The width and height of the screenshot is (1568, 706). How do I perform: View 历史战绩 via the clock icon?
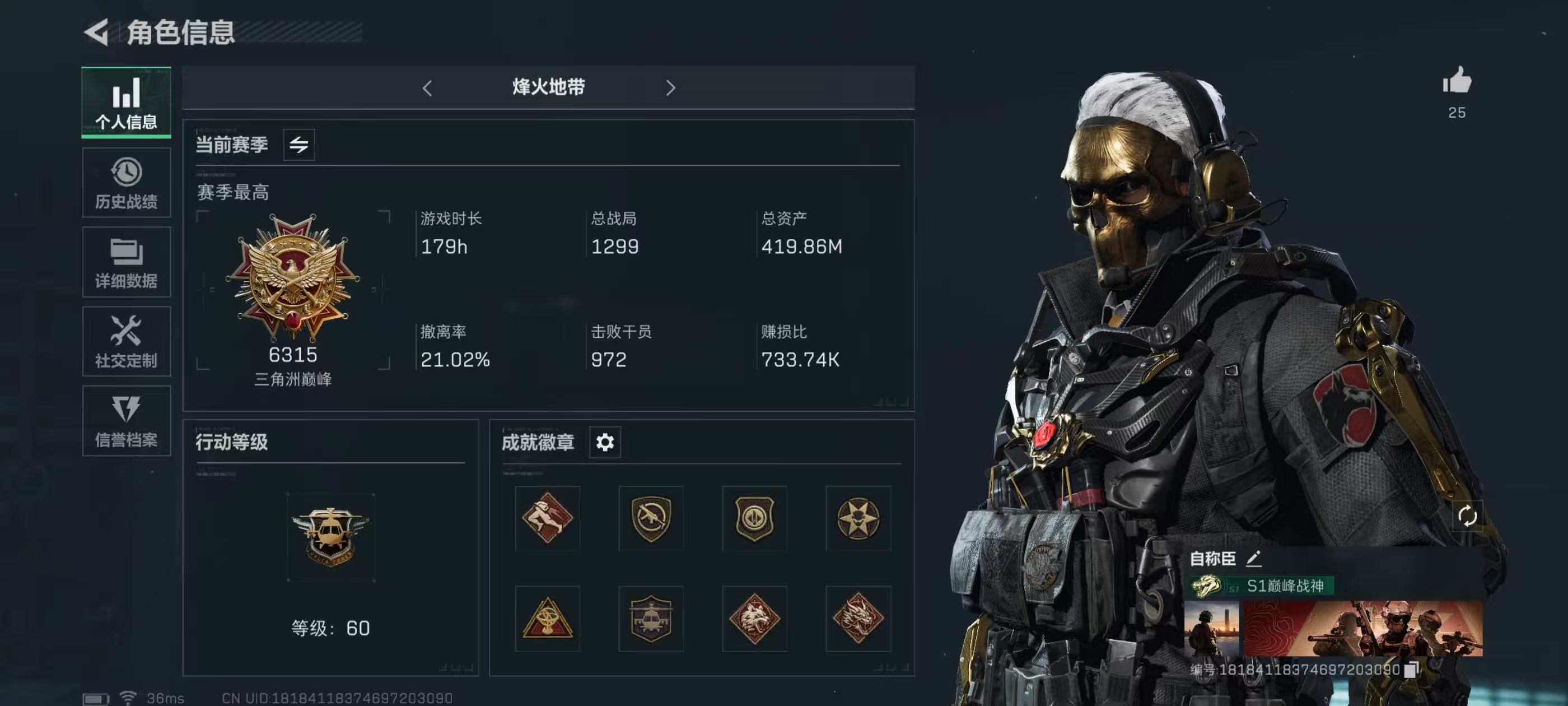[125, 182]
